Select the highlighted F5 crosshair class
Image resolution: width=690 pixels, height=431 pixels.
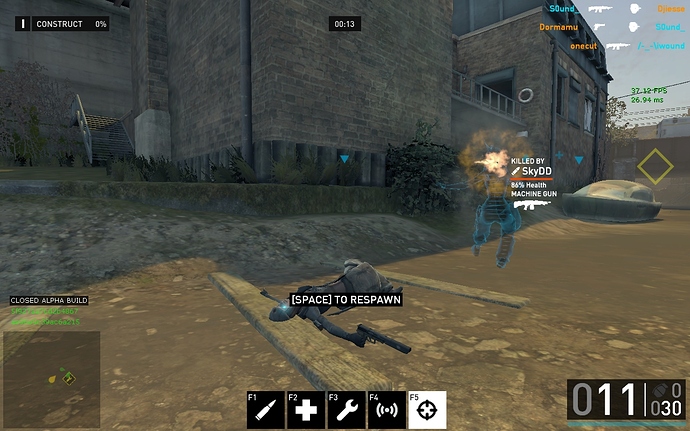(x=427, y=410)
